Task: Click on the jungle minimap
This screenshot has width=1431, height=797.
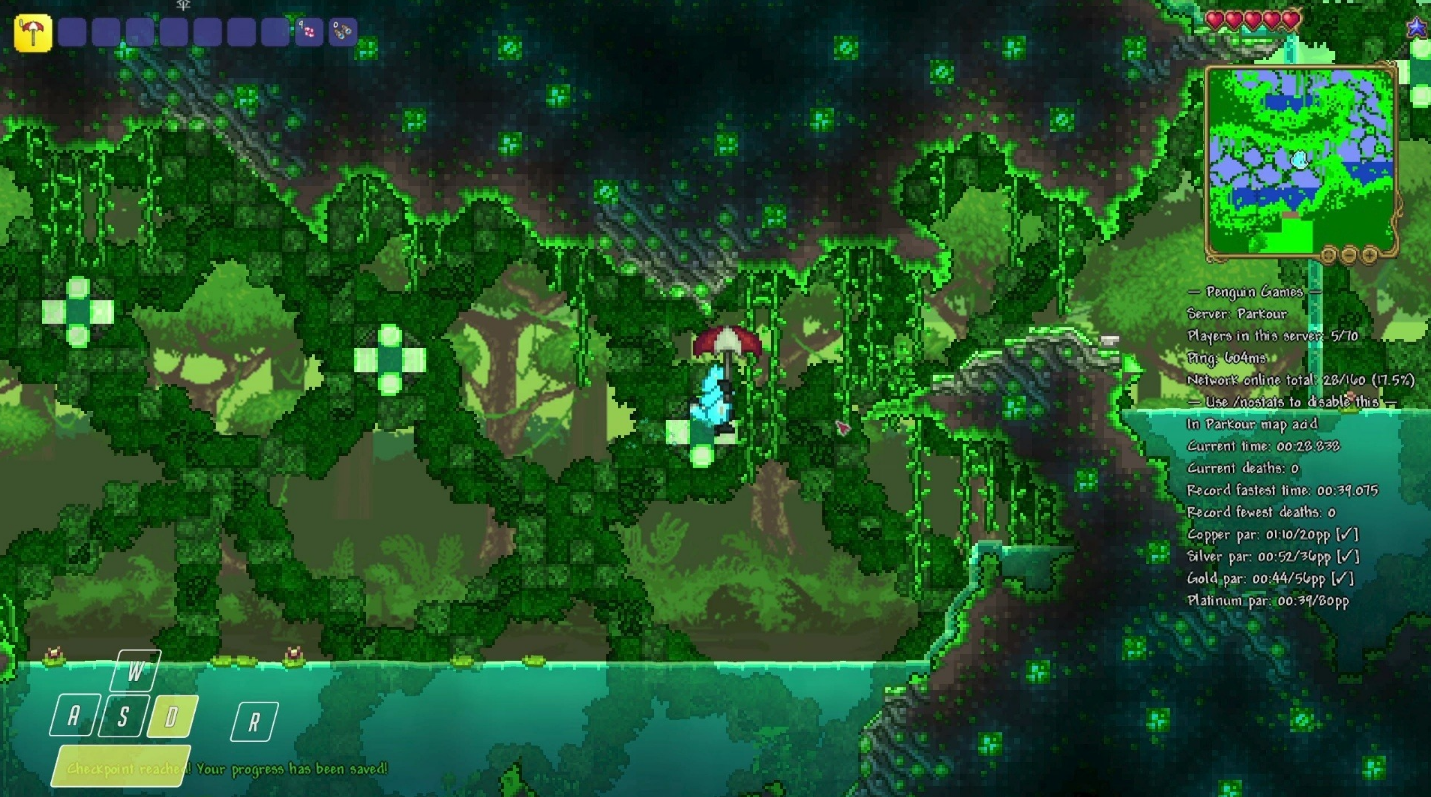Action: point(1299,159)
